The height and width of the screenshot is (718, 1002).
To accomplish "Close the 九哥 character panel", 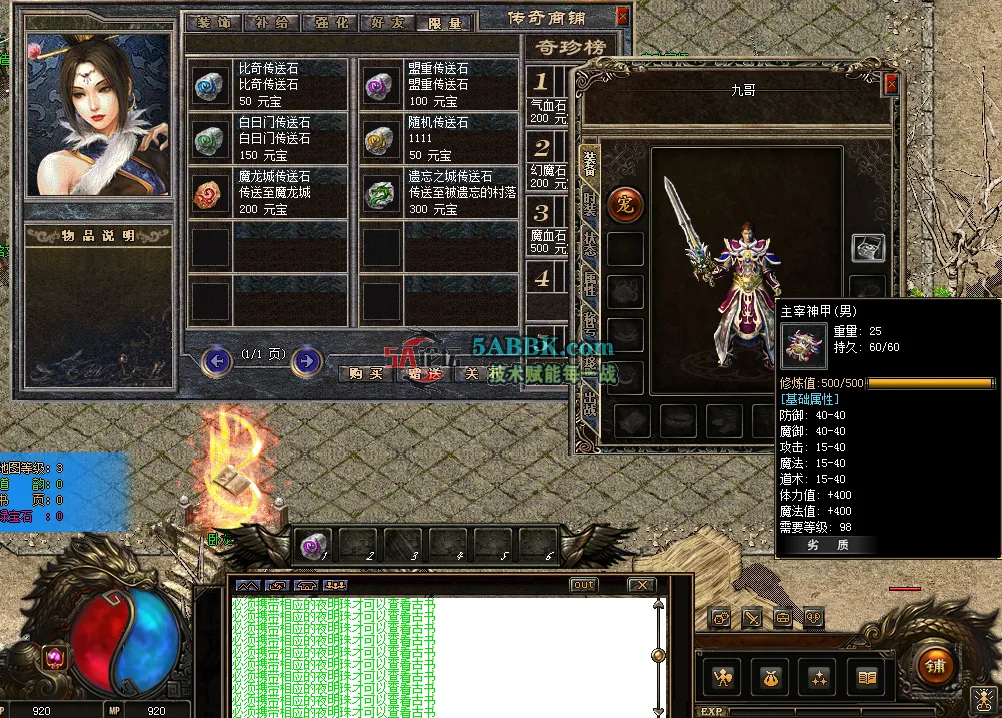I will 891,85.
